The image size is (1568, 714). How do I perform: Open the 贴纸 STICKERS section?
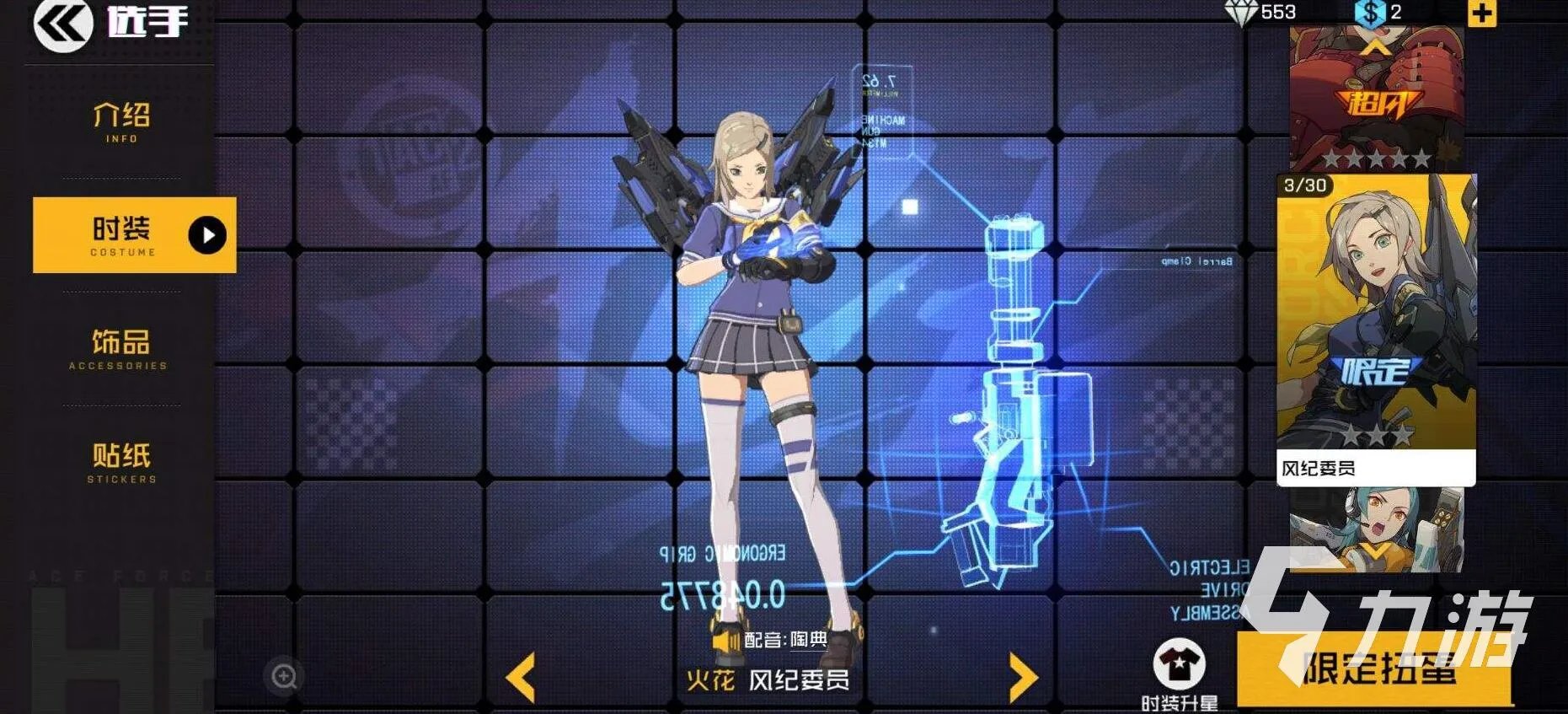point(120,464)
